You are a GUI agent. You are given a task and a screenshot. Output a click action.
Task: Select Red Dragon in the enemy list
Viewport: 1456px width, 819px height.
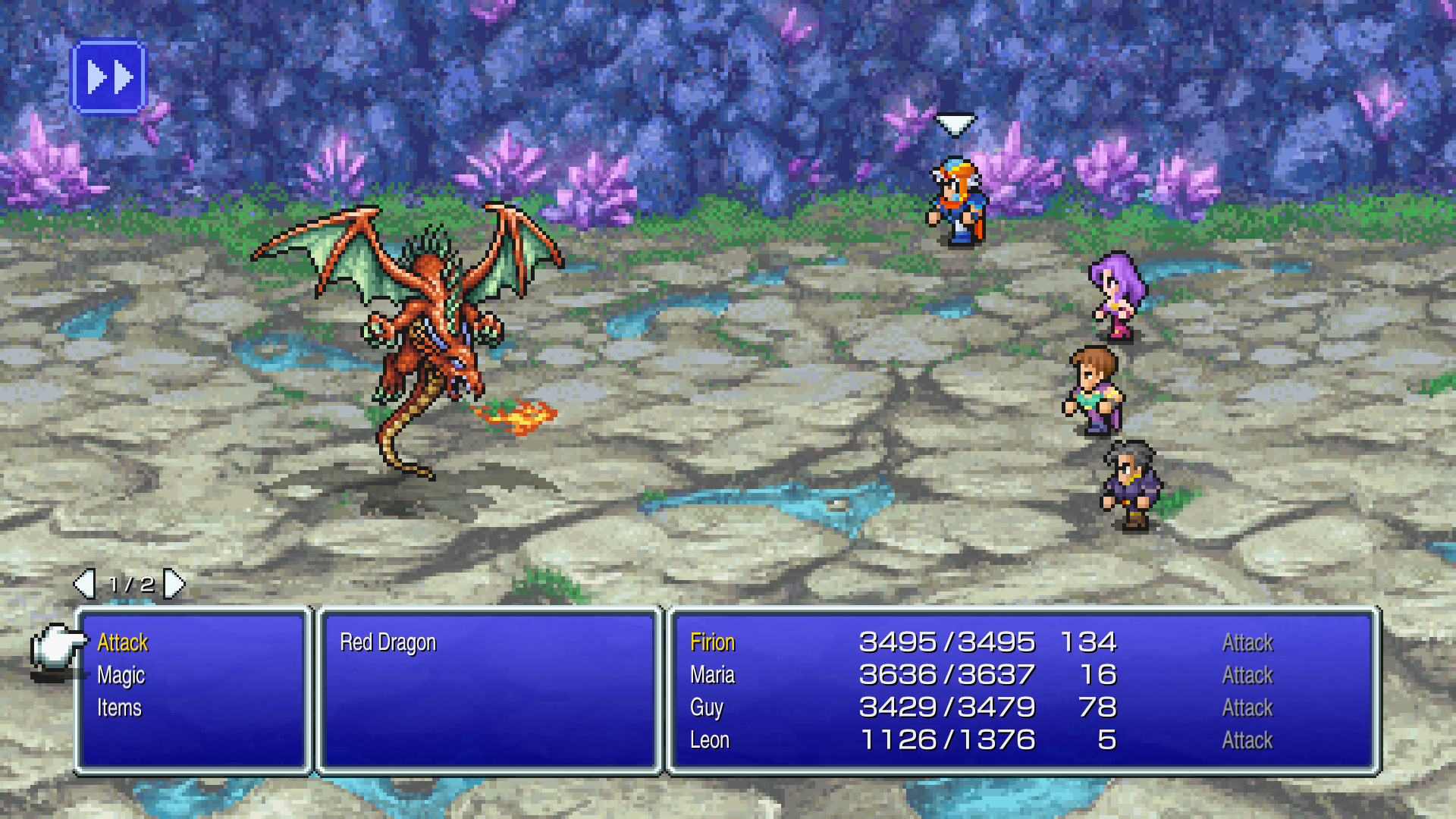(x=388, y=643)
